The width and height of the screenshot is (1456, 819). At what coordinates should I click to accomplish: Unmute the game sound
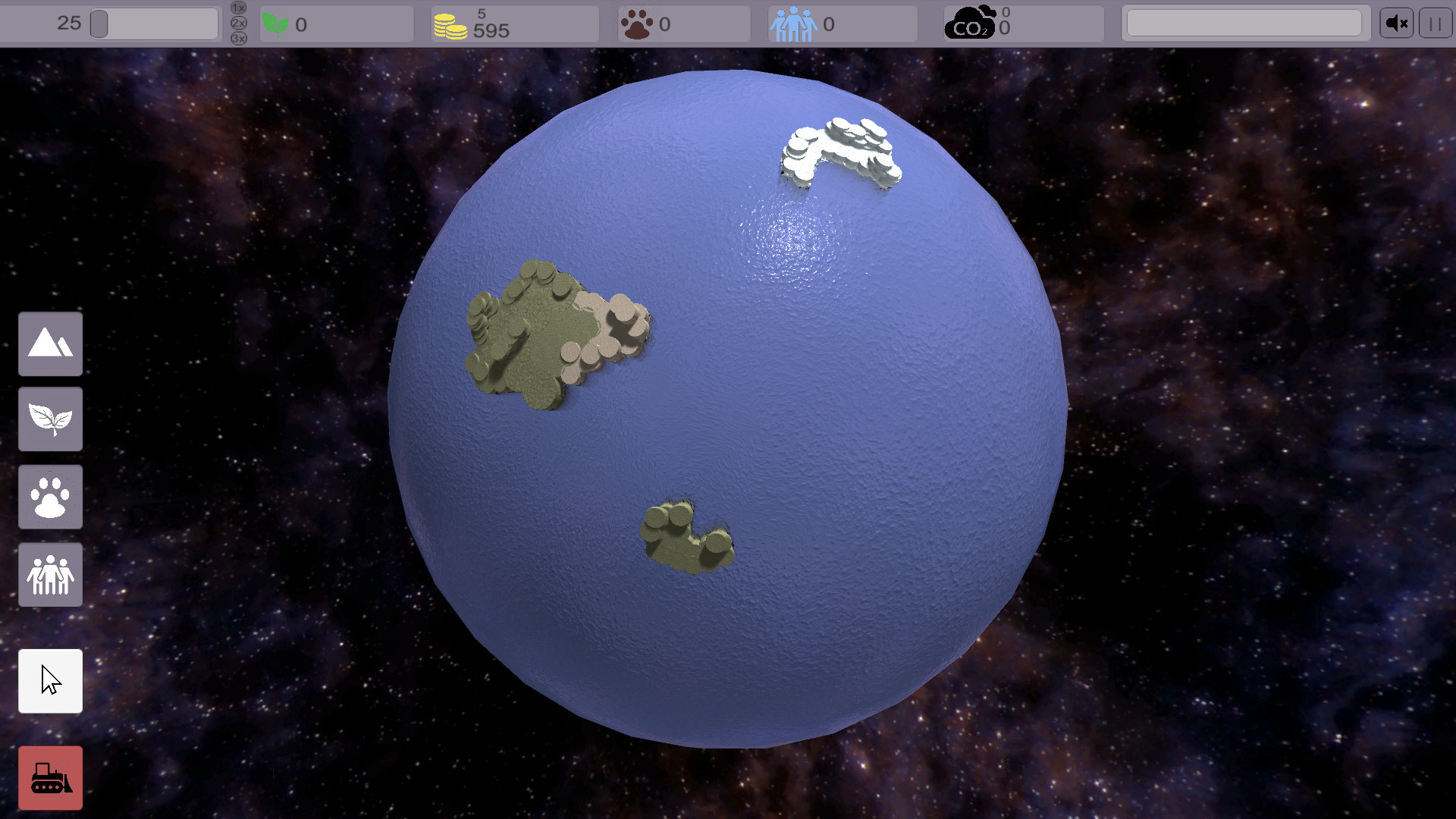(x=1396, y=22)
